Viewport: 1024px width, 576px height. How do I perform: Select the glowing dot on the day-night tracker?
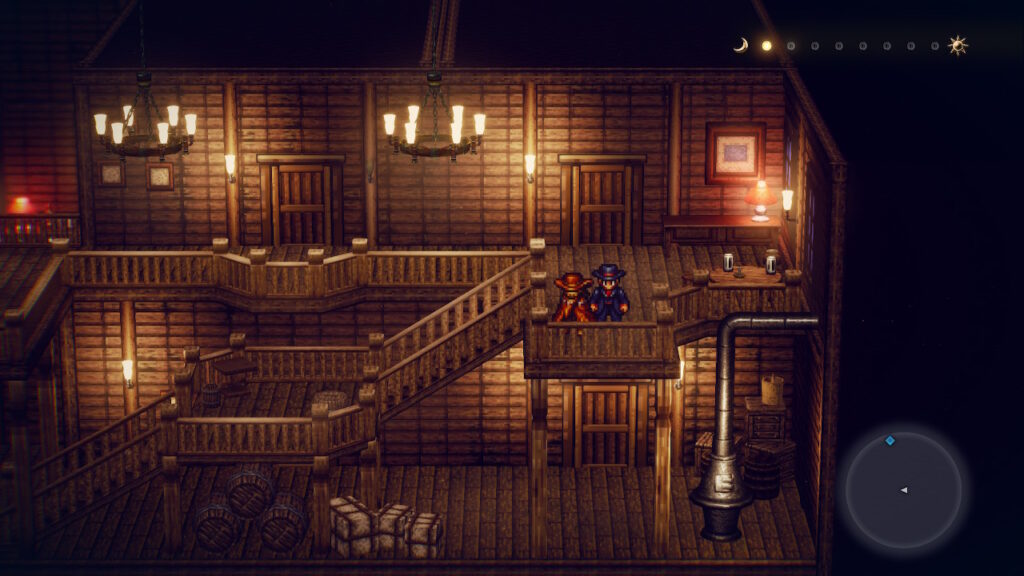click(767, 45)
